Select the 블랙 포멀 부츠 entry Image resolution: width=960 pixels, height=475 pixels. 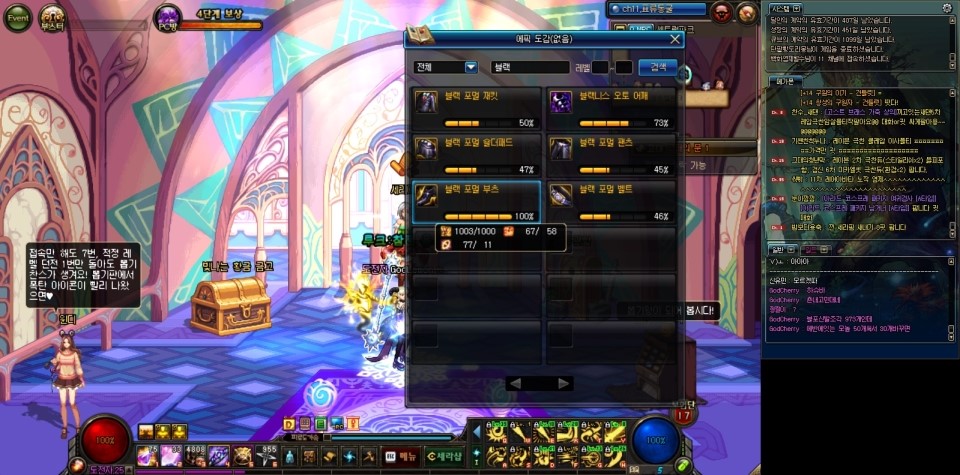[477, 198]
